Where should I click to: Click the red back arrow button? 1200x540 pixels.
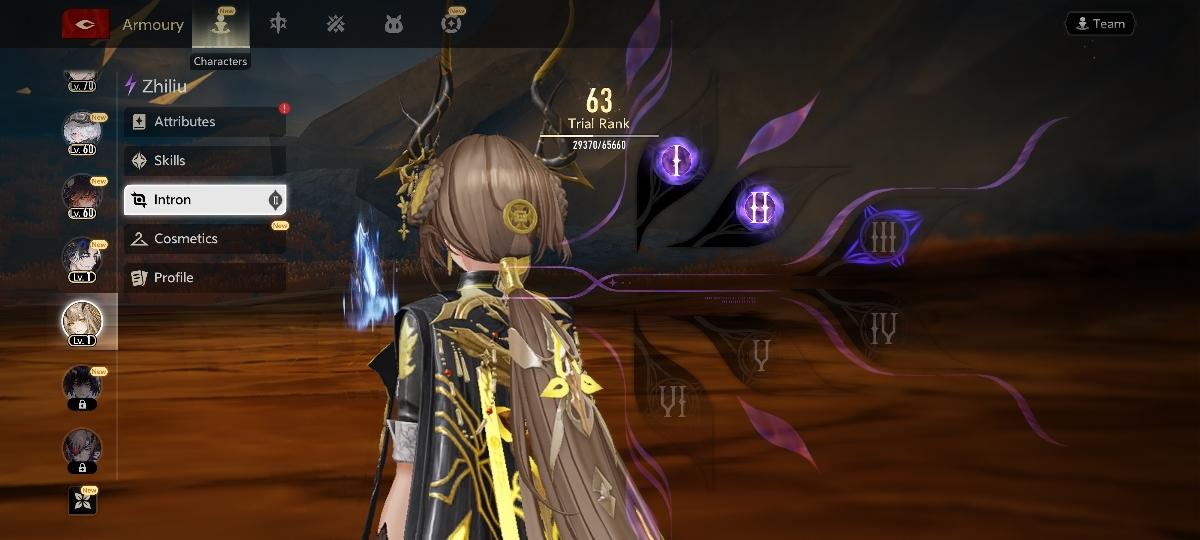click(85, 25)
